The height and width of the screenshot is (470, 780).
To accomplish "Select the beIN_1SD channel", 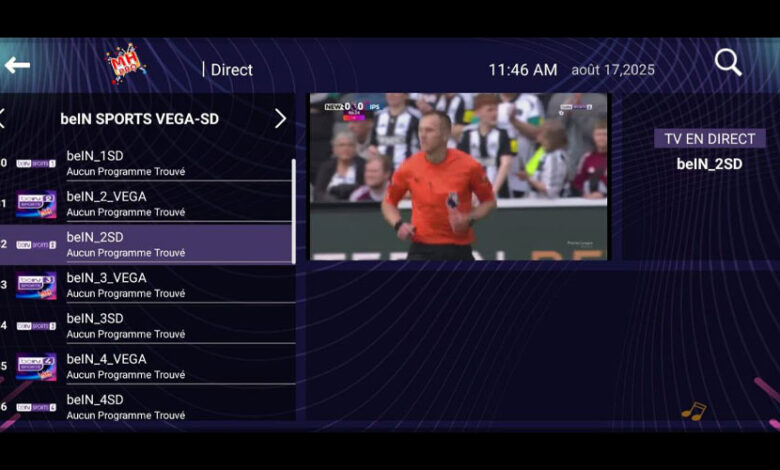I will (150, 163).
